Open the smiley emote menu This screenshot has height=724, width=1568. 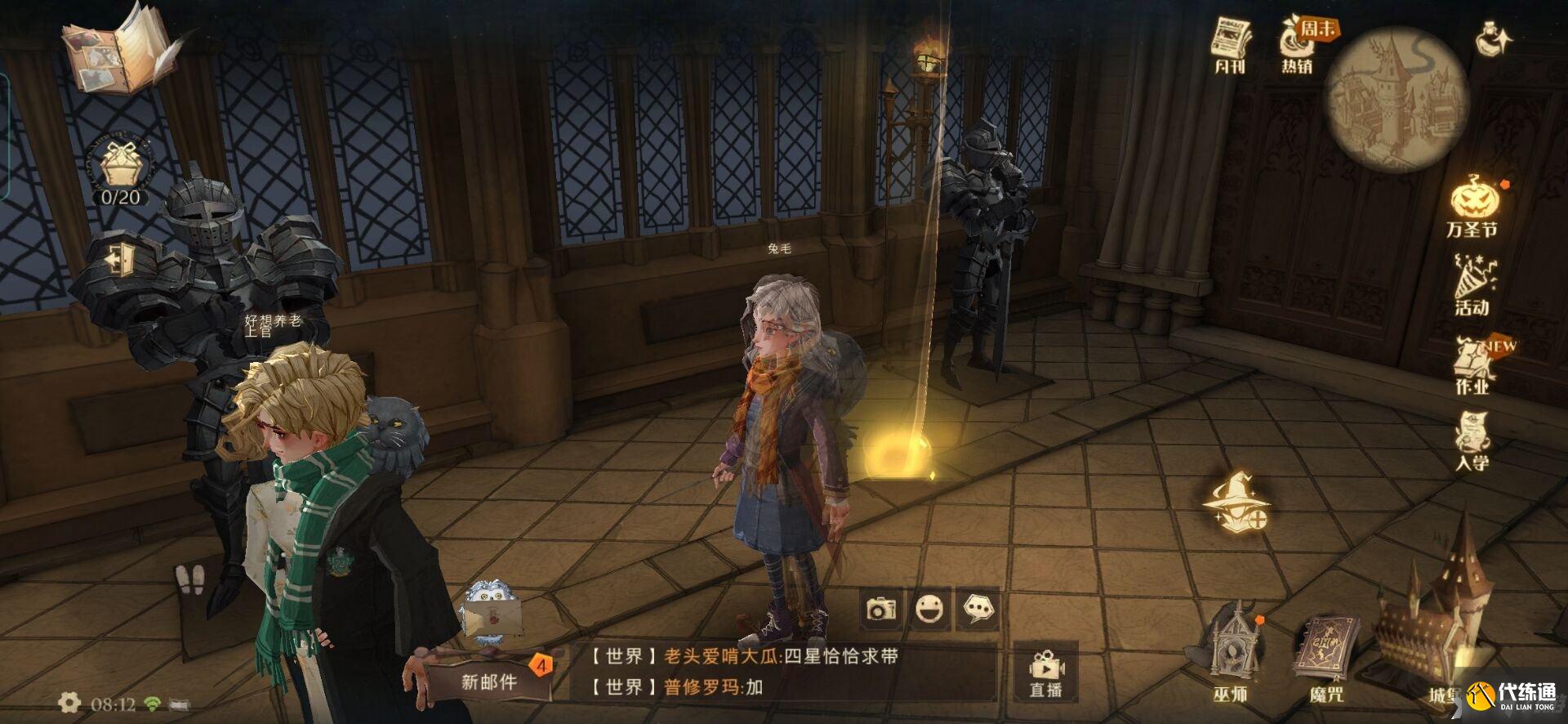click(929, 610)
